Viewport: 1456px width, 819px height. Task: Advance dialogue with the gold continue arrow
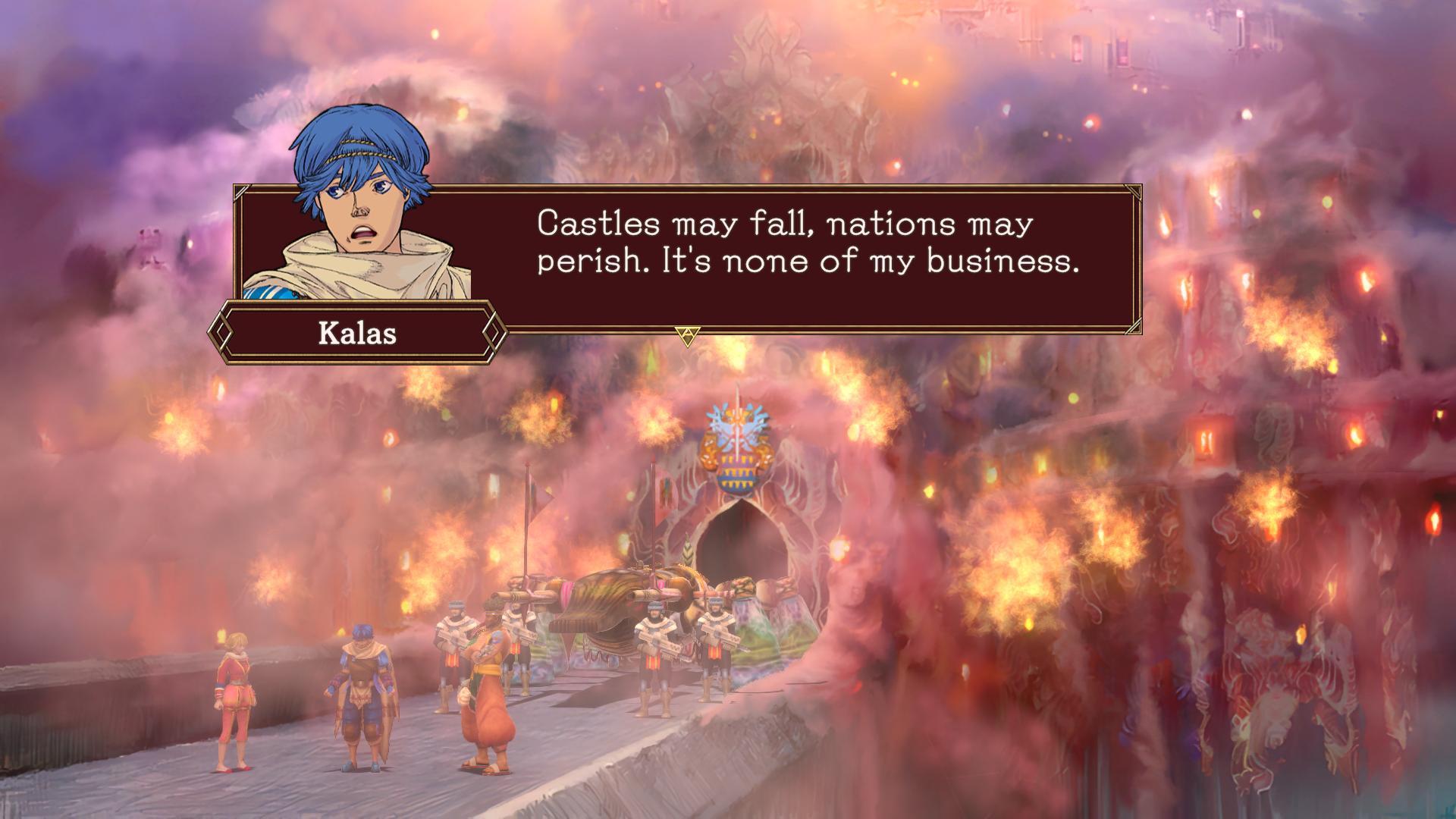687,335
